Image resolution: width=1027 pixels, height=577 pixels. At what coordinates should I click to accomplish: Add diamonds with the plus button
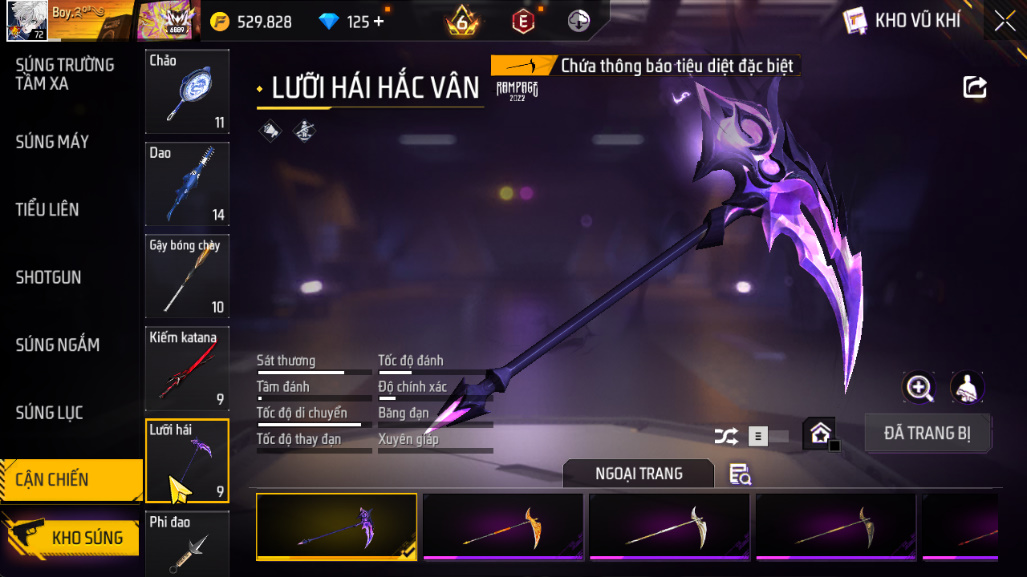[x=379, y=21]
